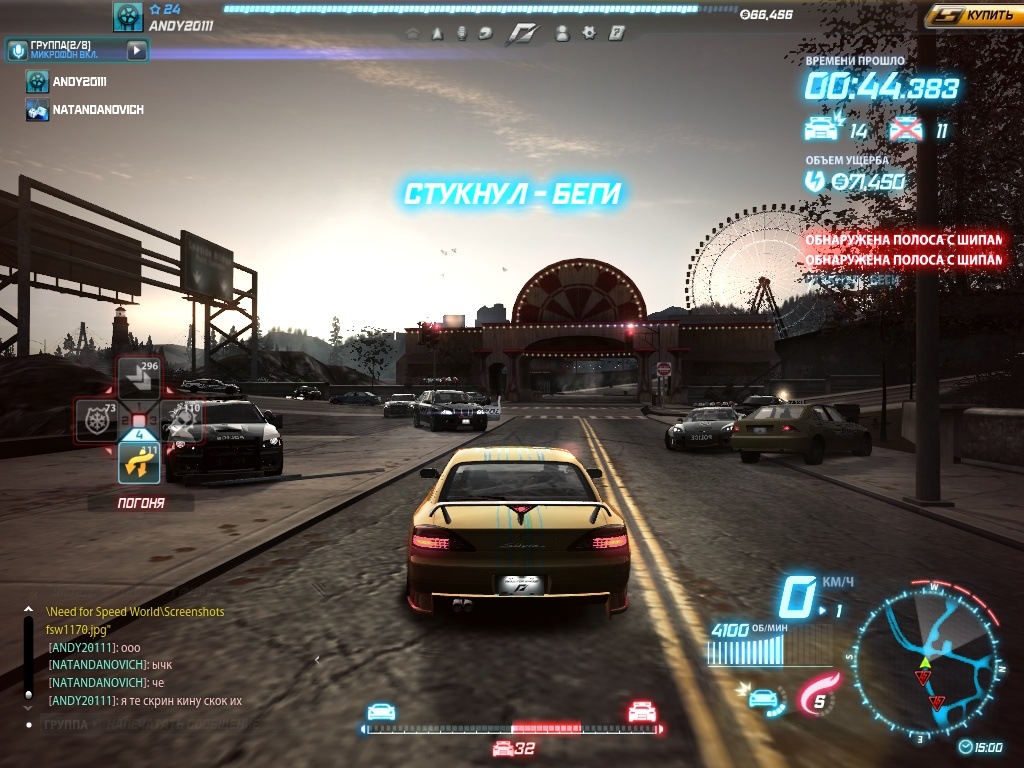Expand the group panel arrow button
This screenshot has width=1024, height=768.
[x=137, y=50]
